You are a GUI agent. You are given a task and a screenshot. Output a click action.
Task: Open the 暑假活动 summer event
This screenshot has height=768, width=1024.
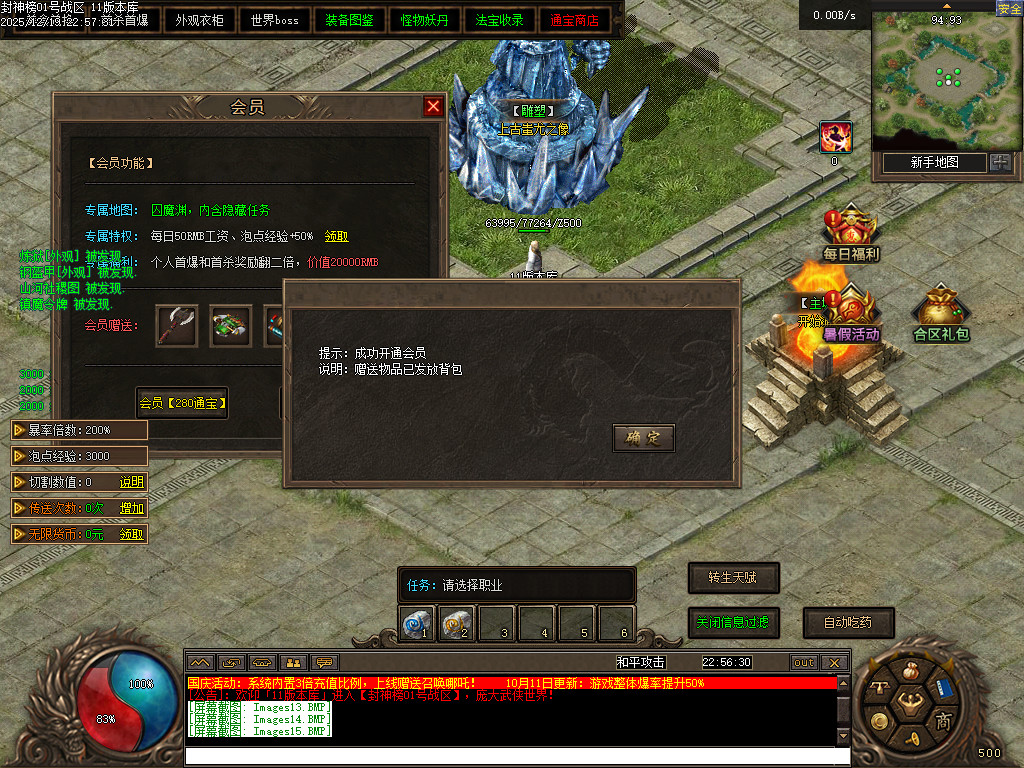click(851, 316)
